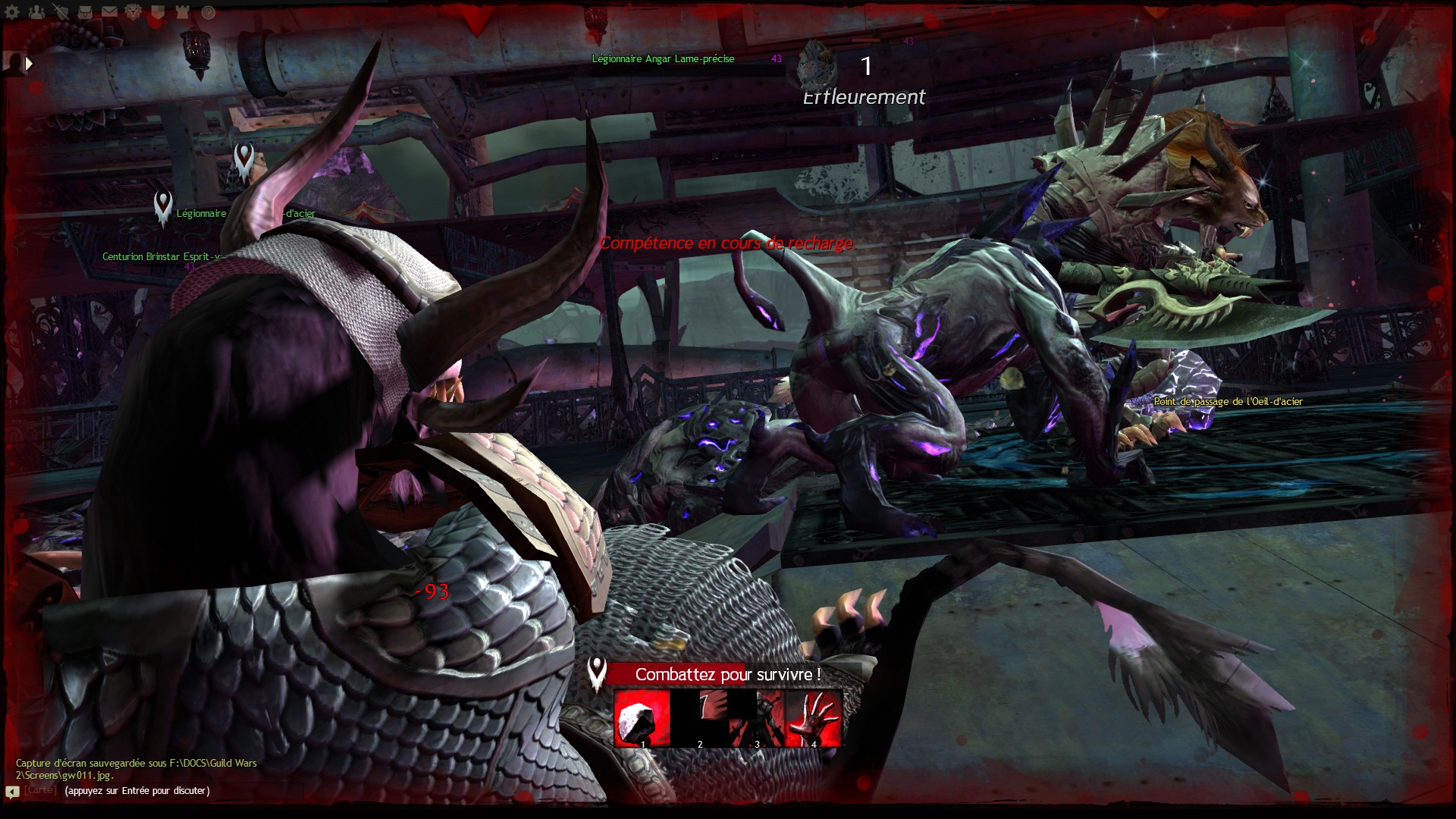Open the contacts and friends panel
The height and width of the screenshot is (819, 1456).
pos(36,12)
